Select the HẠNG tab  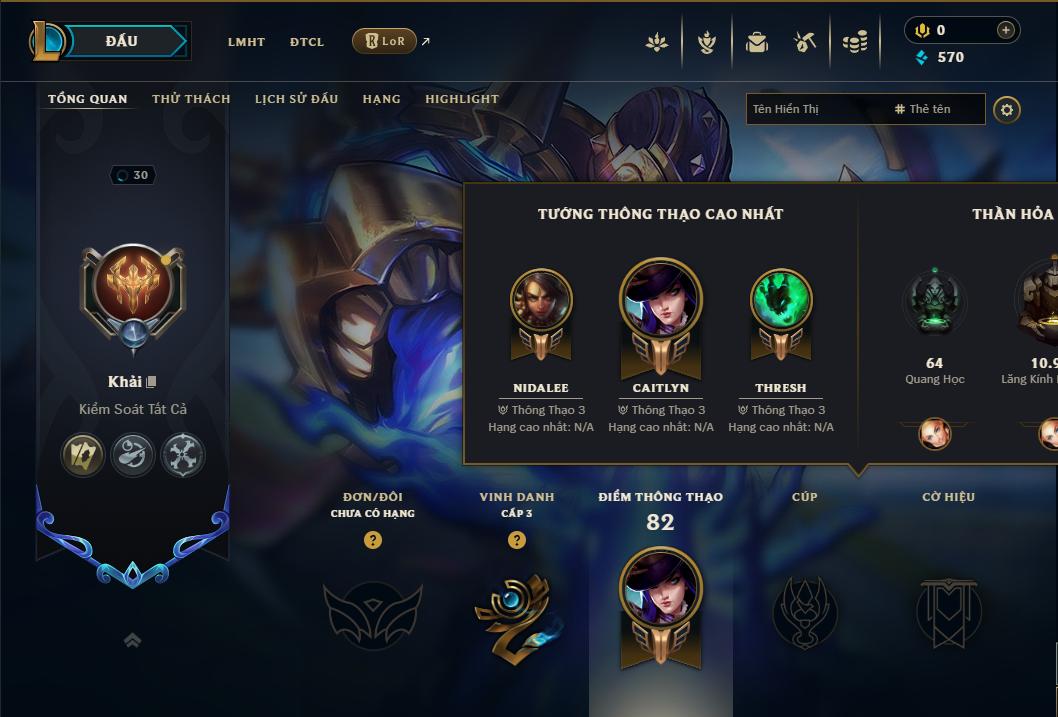pos(381,99)
